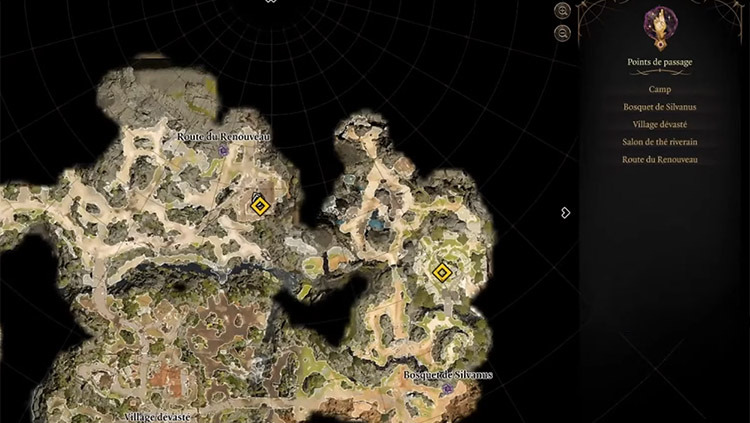This screenshot has height=423, width=750.
Task: Select the yellow diamond marker near Route du Renouveau
Action: point(259,206)
